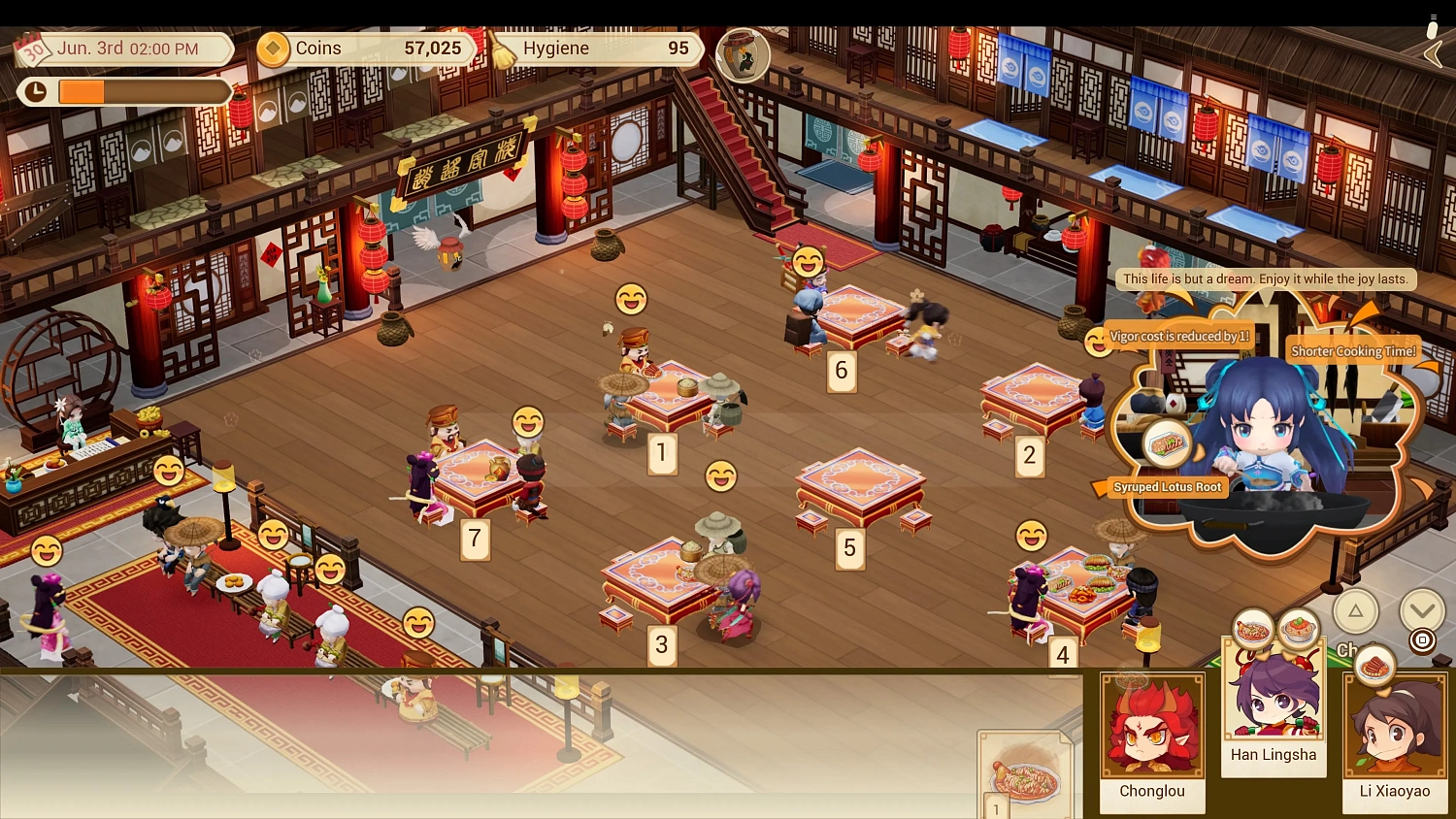Select Han Lingsha's fried rice dish icon

(x=1300, y=629)
